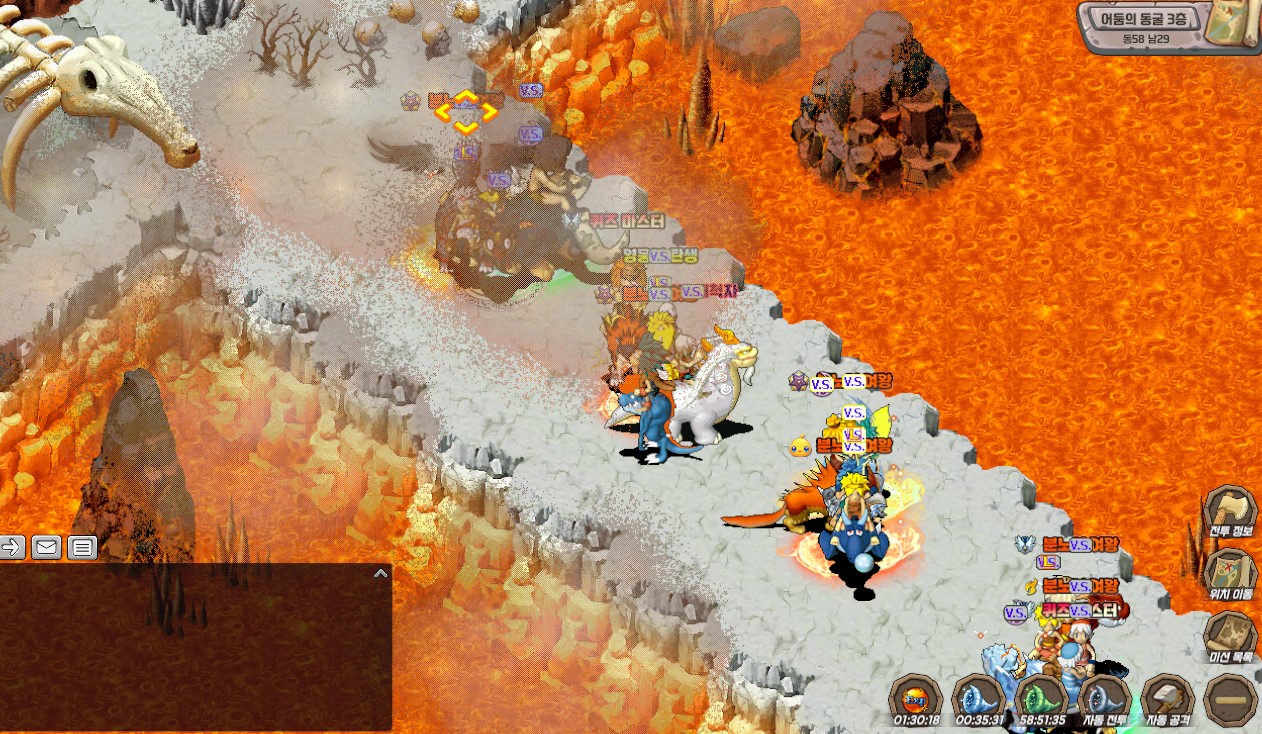Click the Exp boost orb icon
This screenshot has width=1262, height=734.
[x=915, y=697]
